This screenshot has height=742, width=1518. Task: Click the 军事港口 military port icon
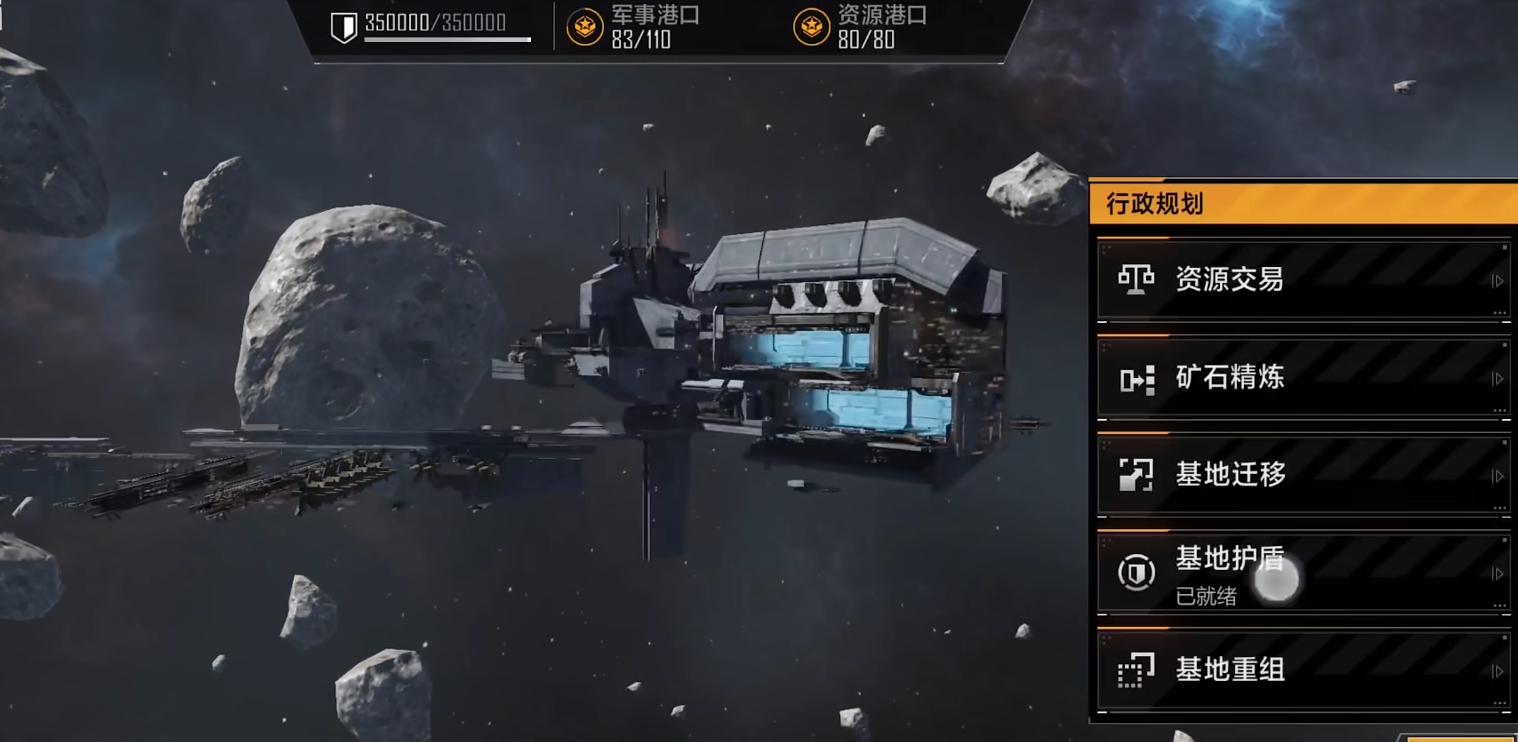(585, 27)
